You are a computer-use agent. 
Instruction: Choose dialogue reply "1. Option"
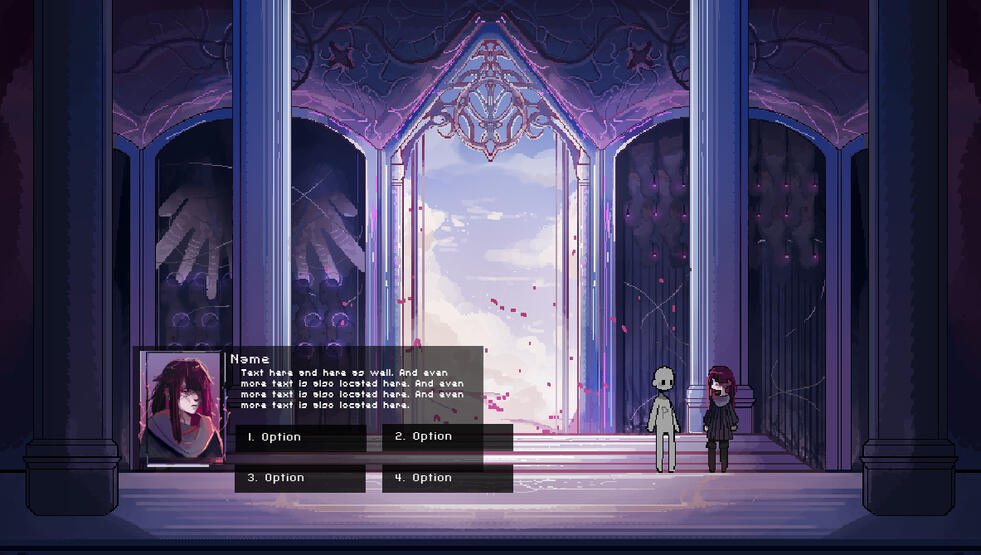(x=300, y=438)
